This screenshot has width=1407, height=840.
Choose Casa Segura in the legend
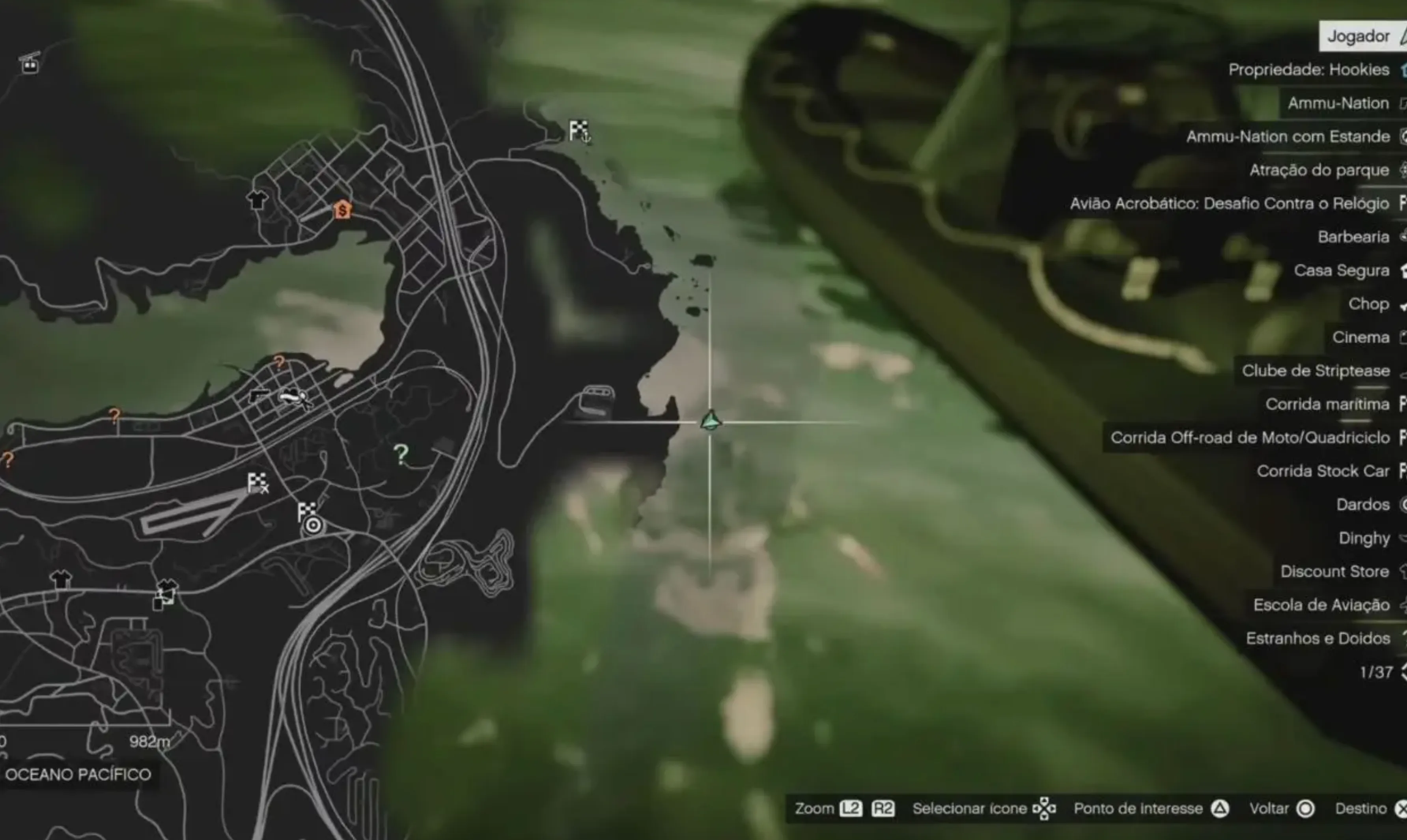click(1342, 270)
